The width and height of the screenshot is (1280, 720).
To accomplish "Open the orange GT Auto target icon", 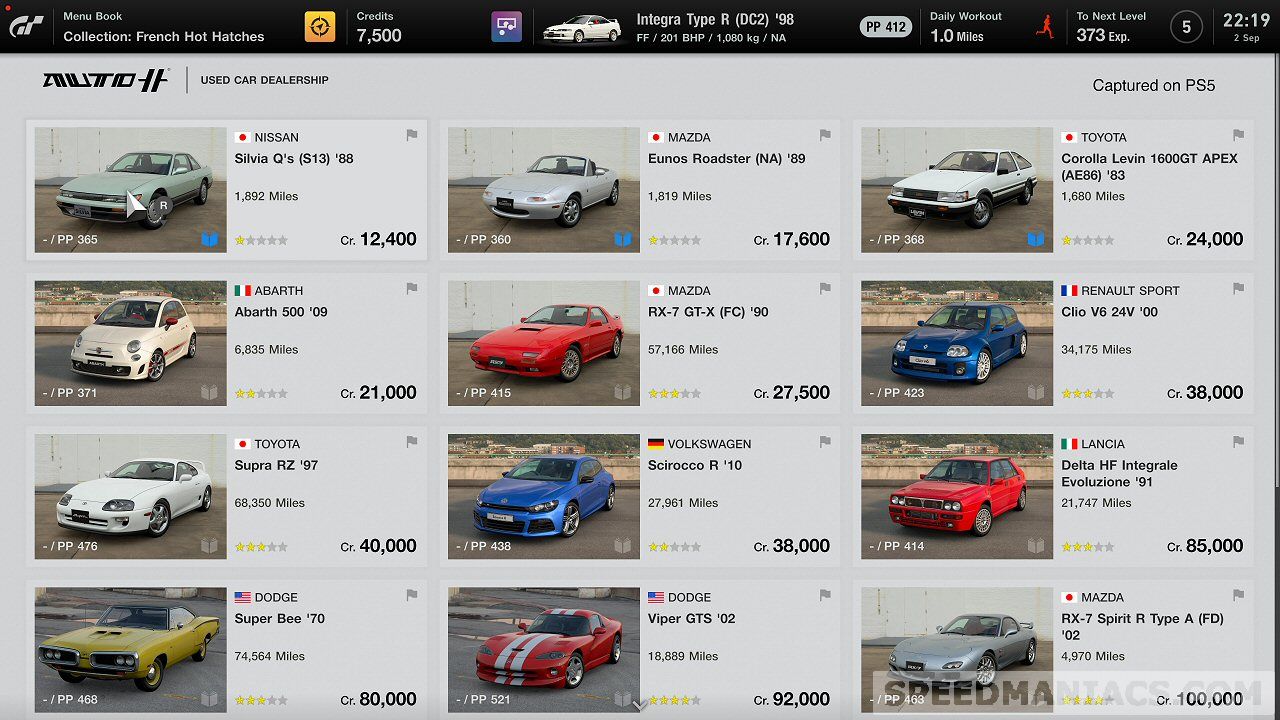I will tap(320, 27).
